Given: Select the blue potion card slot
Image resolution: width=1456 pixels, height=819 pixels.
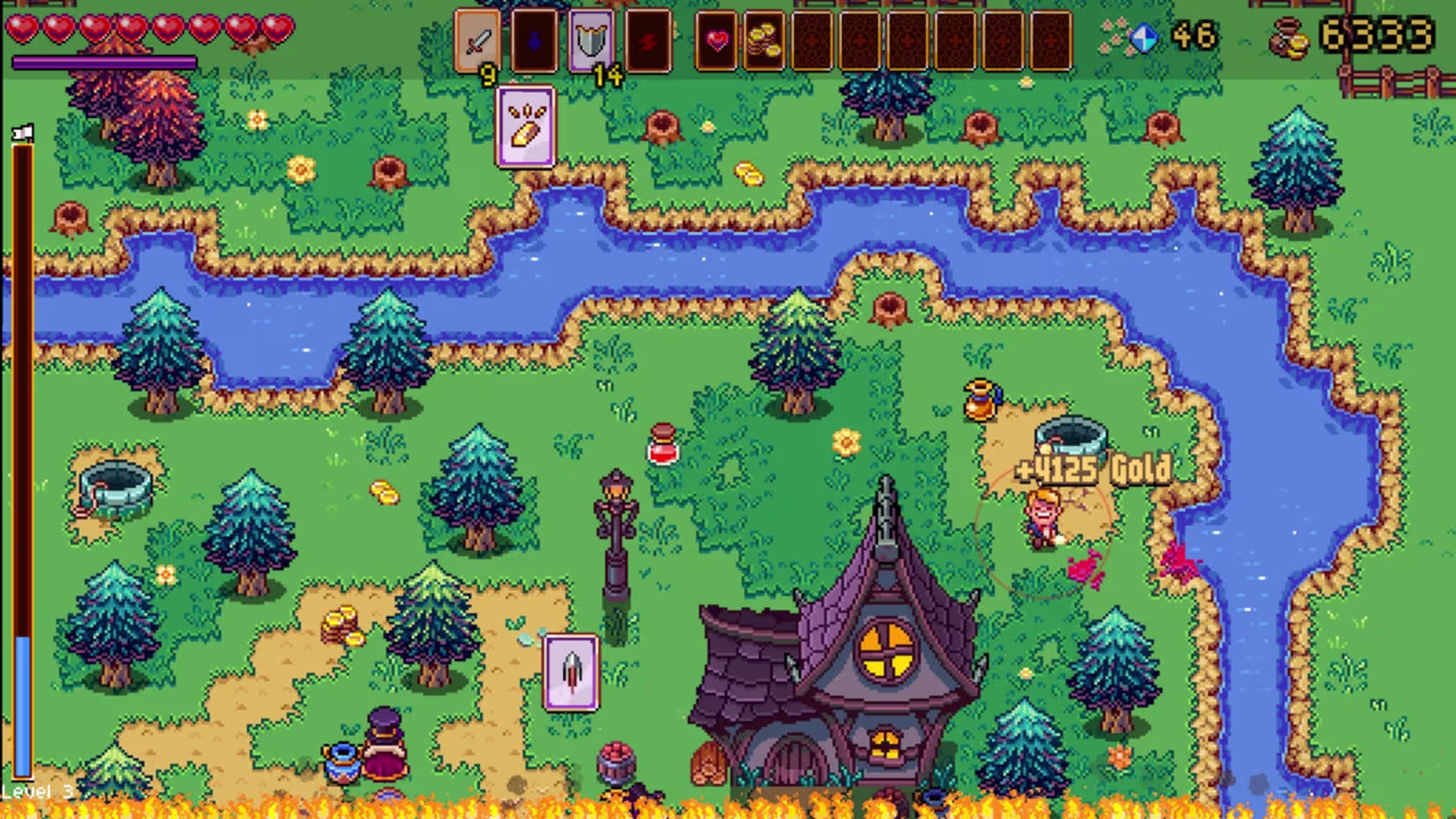Looking at the screenshot, I should pos(534,41).
